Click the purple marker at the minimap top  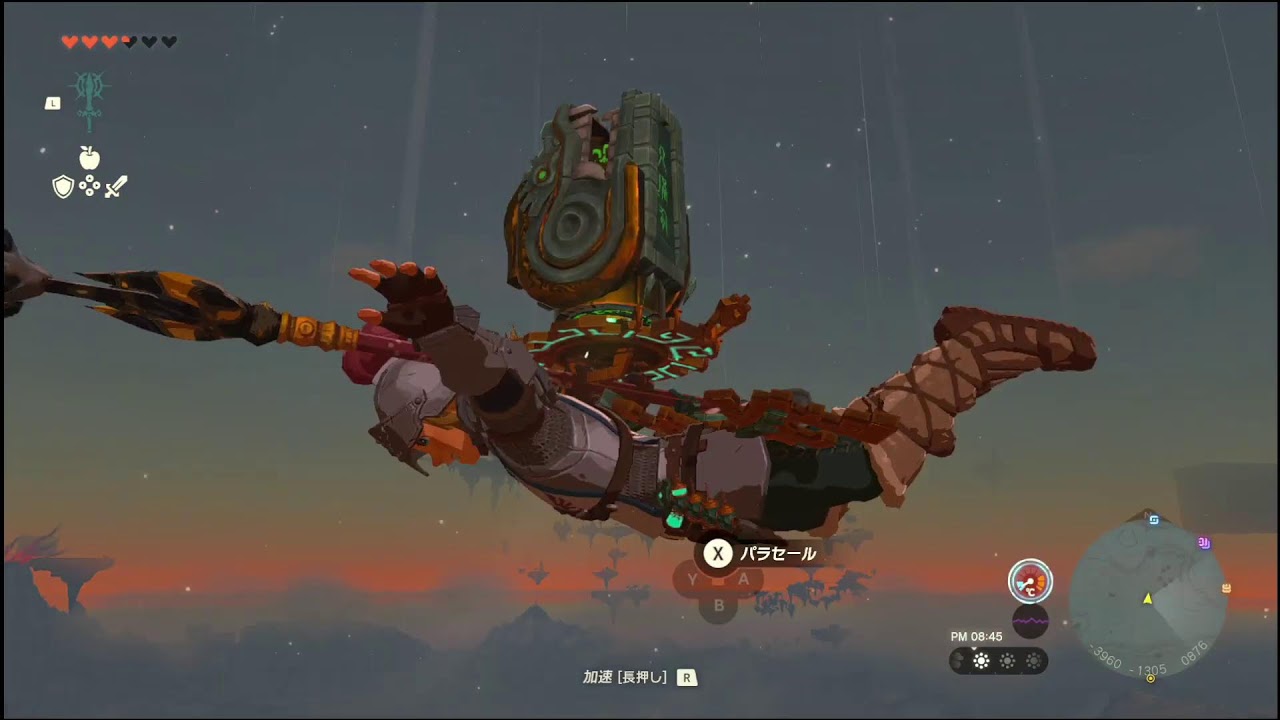tap(1203, 544)
